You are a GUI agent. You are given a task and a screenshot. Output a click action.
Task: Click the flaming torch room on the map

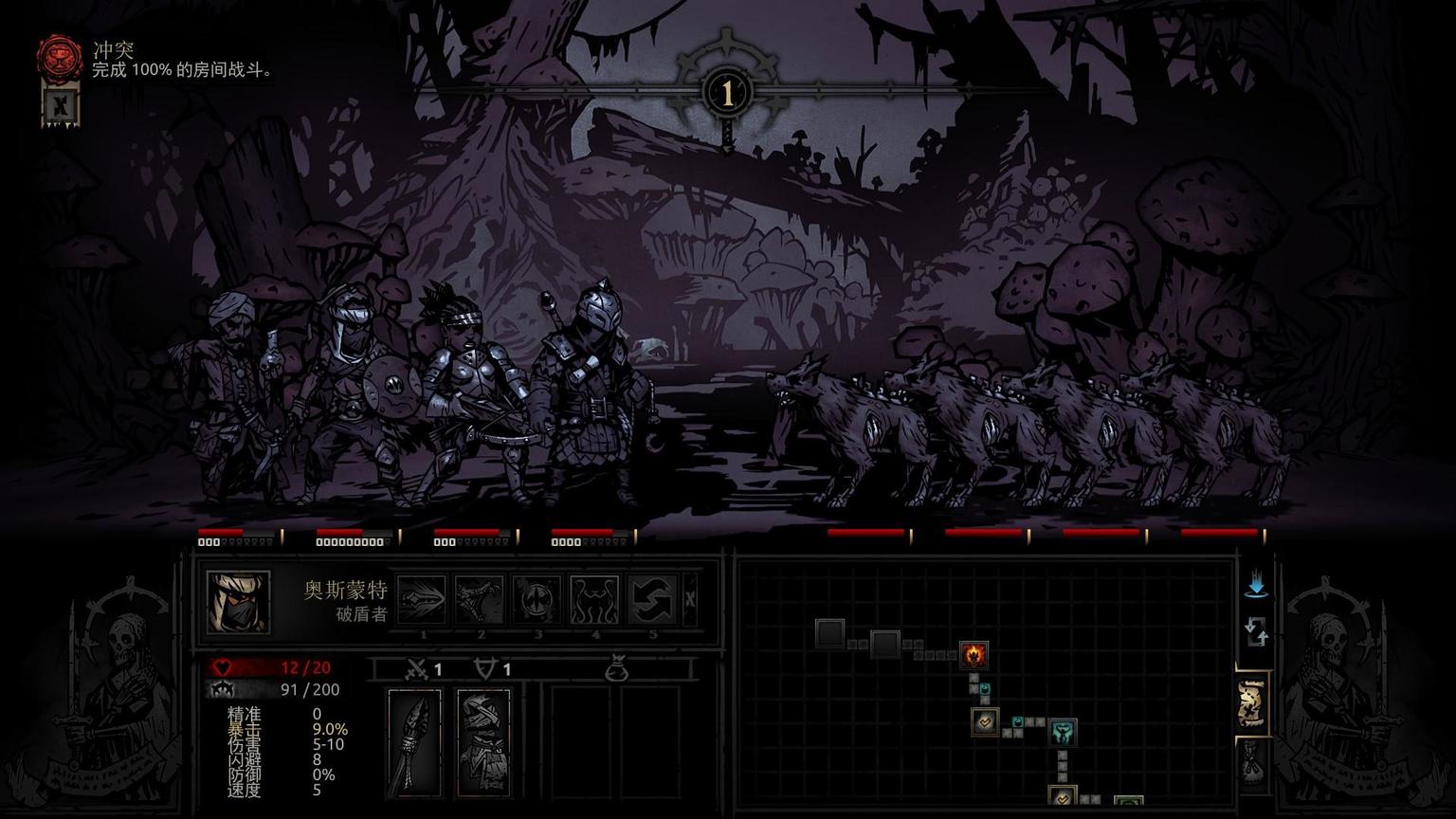tap(974, 653)
